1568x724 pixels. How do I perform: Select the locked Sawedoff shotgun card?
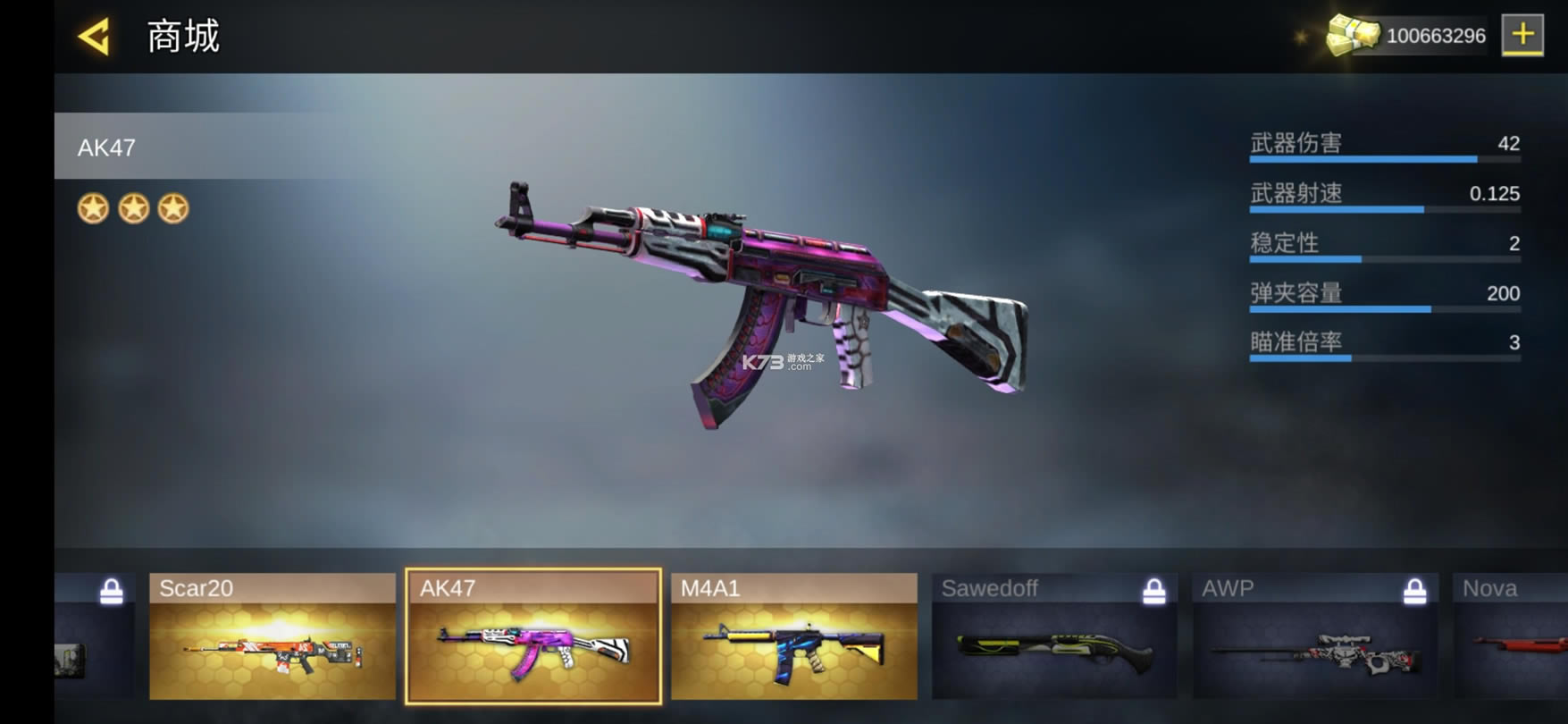(1053, 636)
